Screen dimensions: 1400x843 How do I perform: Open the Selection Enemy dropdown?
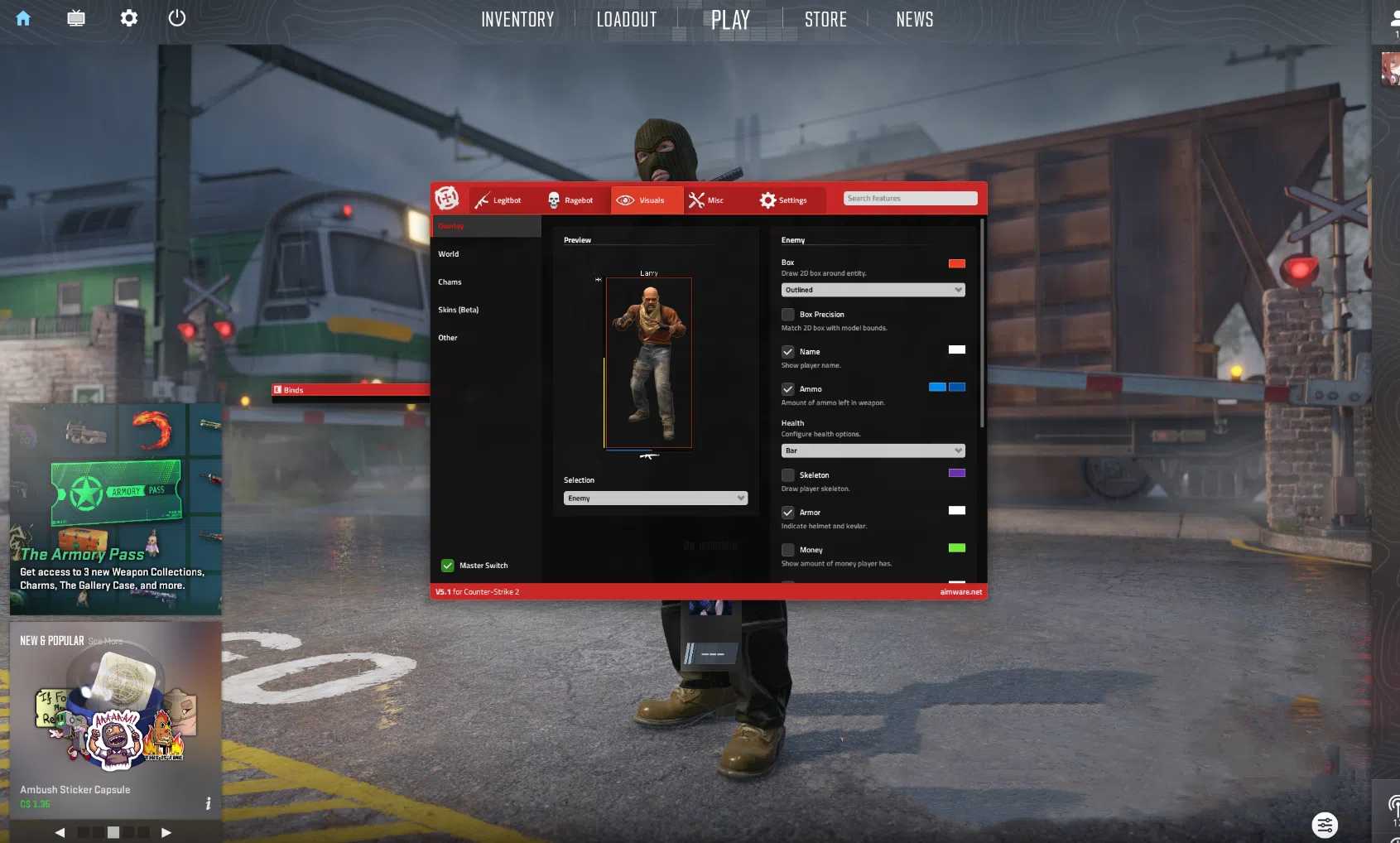[655, 499]
